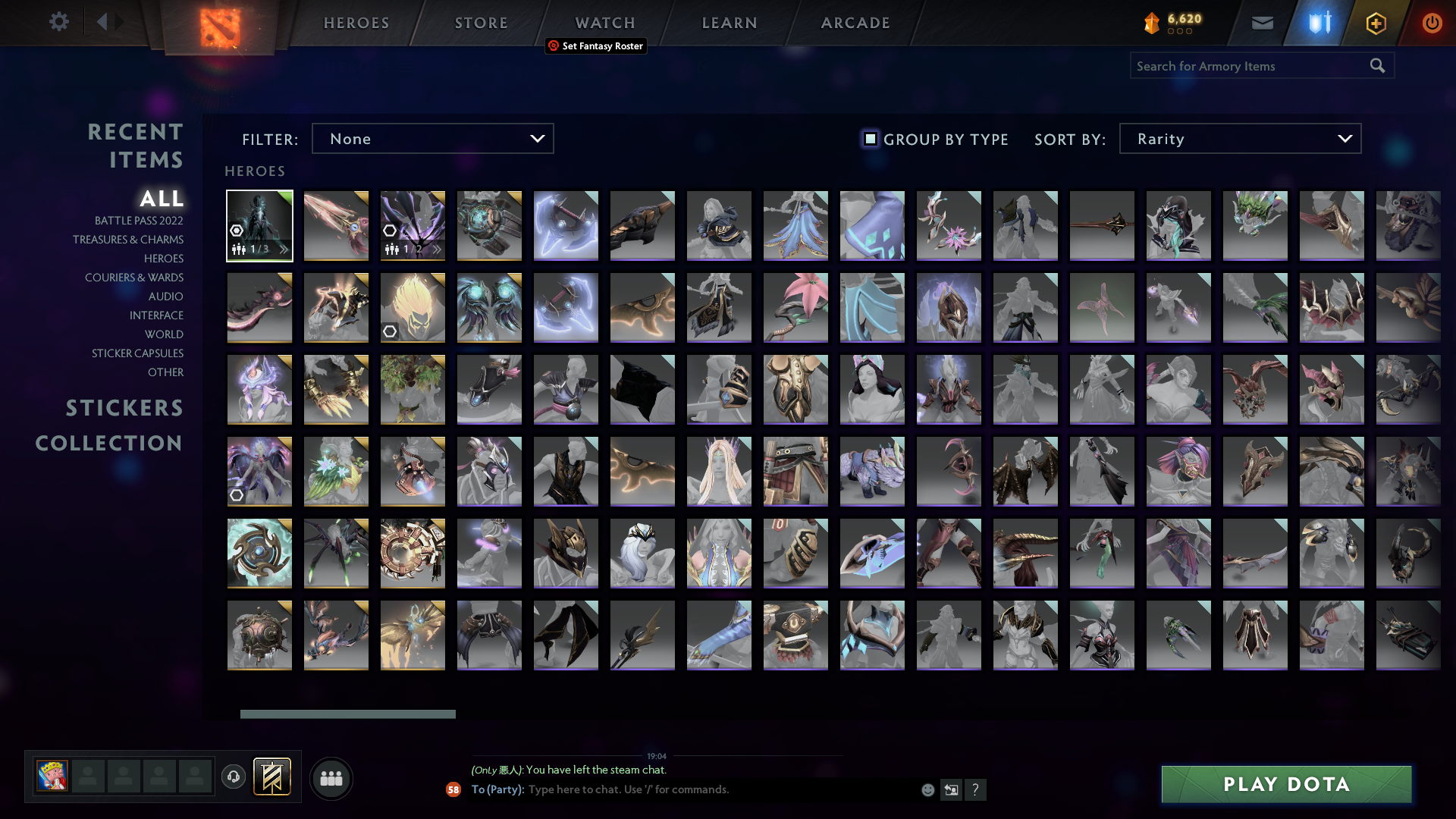
Task: Toggle the Group By Type checkbox
Action: tap(869, 139)
